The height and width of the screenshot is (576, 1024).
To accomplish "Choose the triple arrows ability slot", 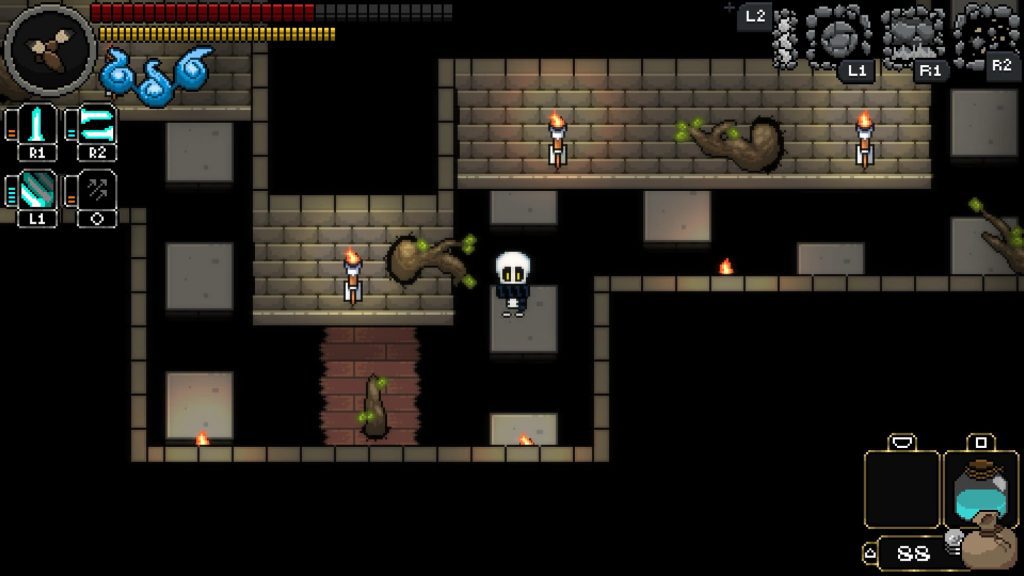I will click(97, 189).
